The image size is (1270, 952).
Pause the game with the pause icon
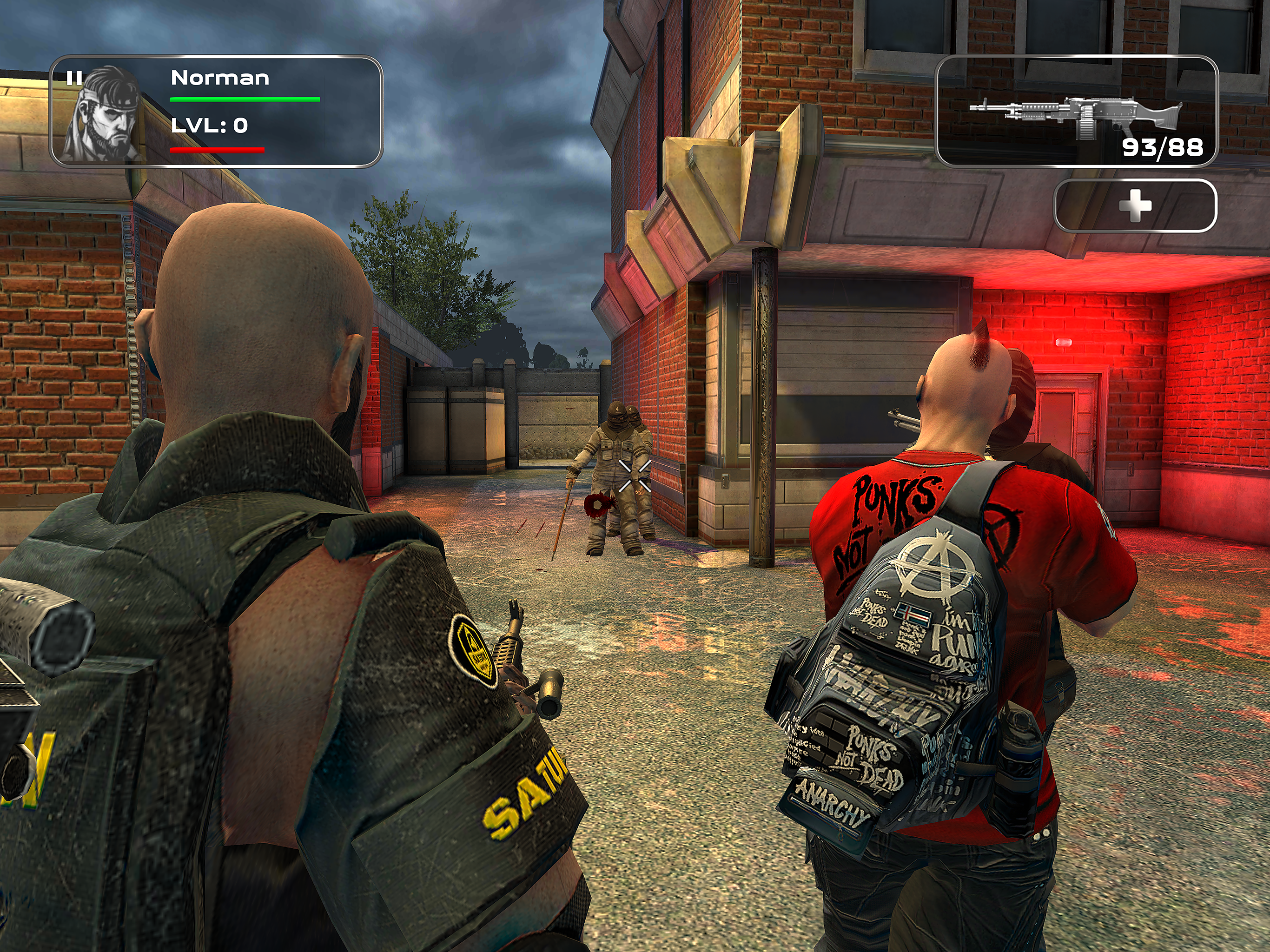[x=74, y=78]
